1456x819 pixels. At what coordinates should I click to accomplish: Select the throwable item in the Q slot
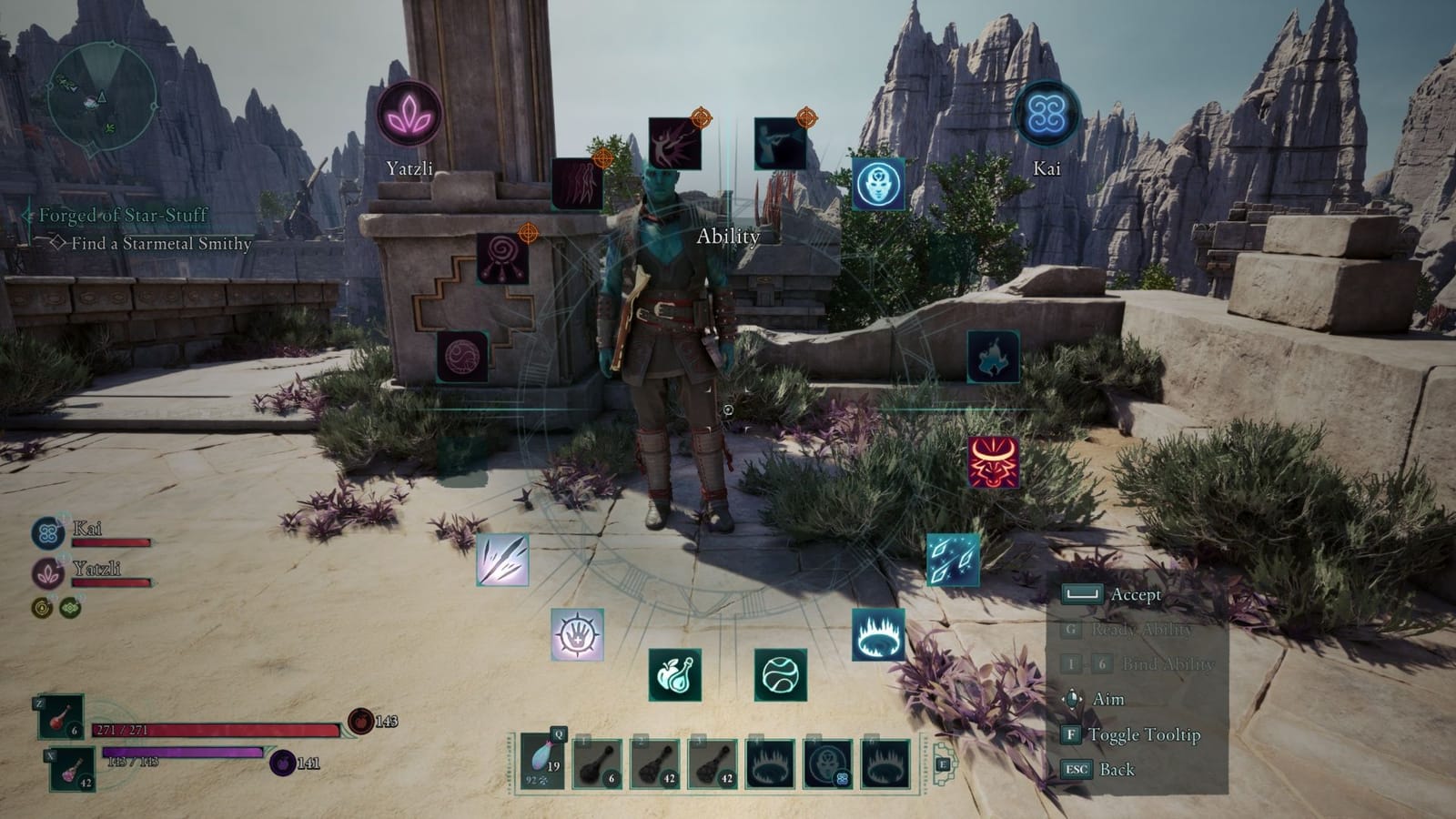(542, 760)
